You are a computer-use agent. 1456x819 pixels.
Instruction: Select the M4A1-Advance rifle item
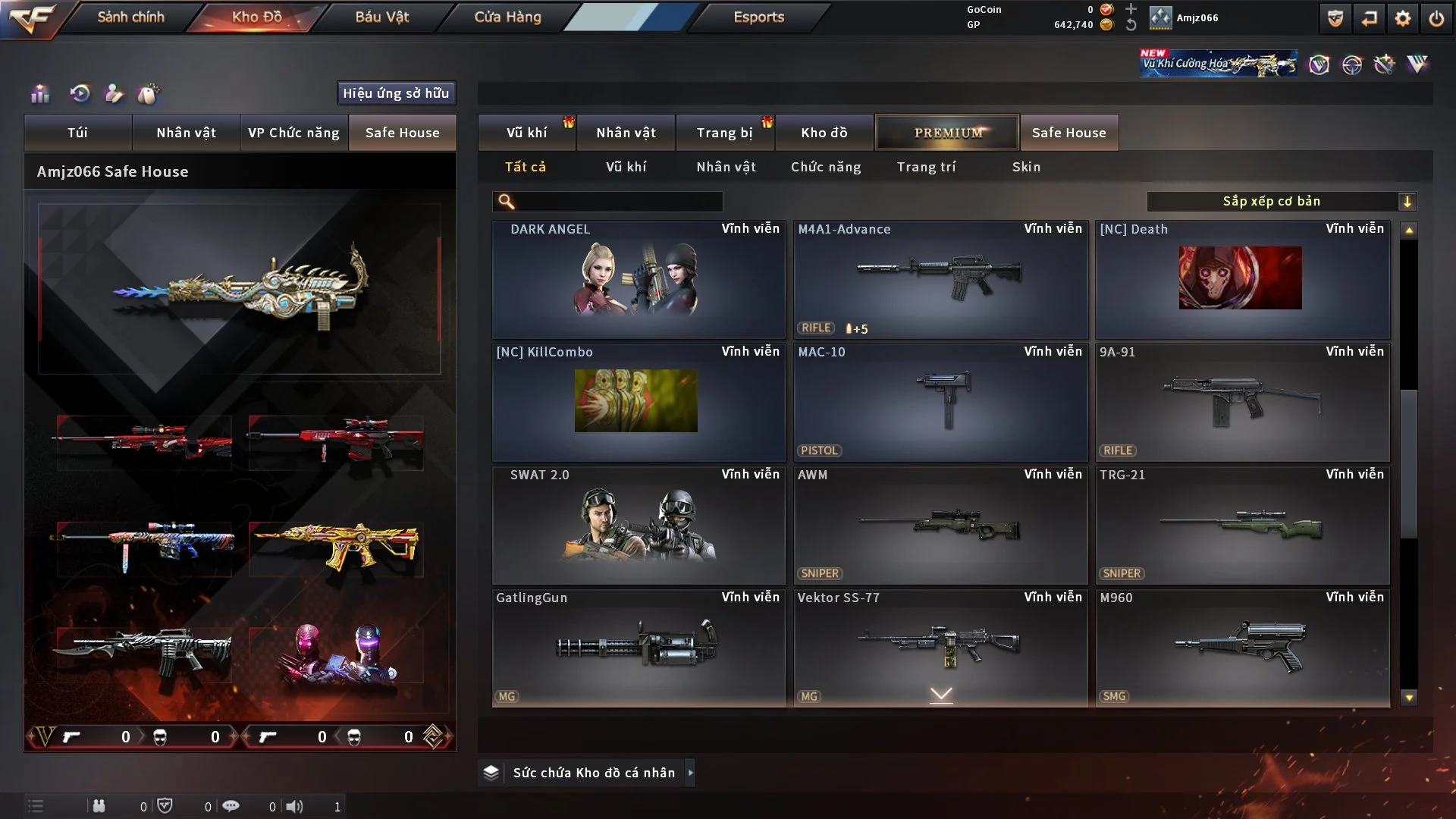point(940,279)
